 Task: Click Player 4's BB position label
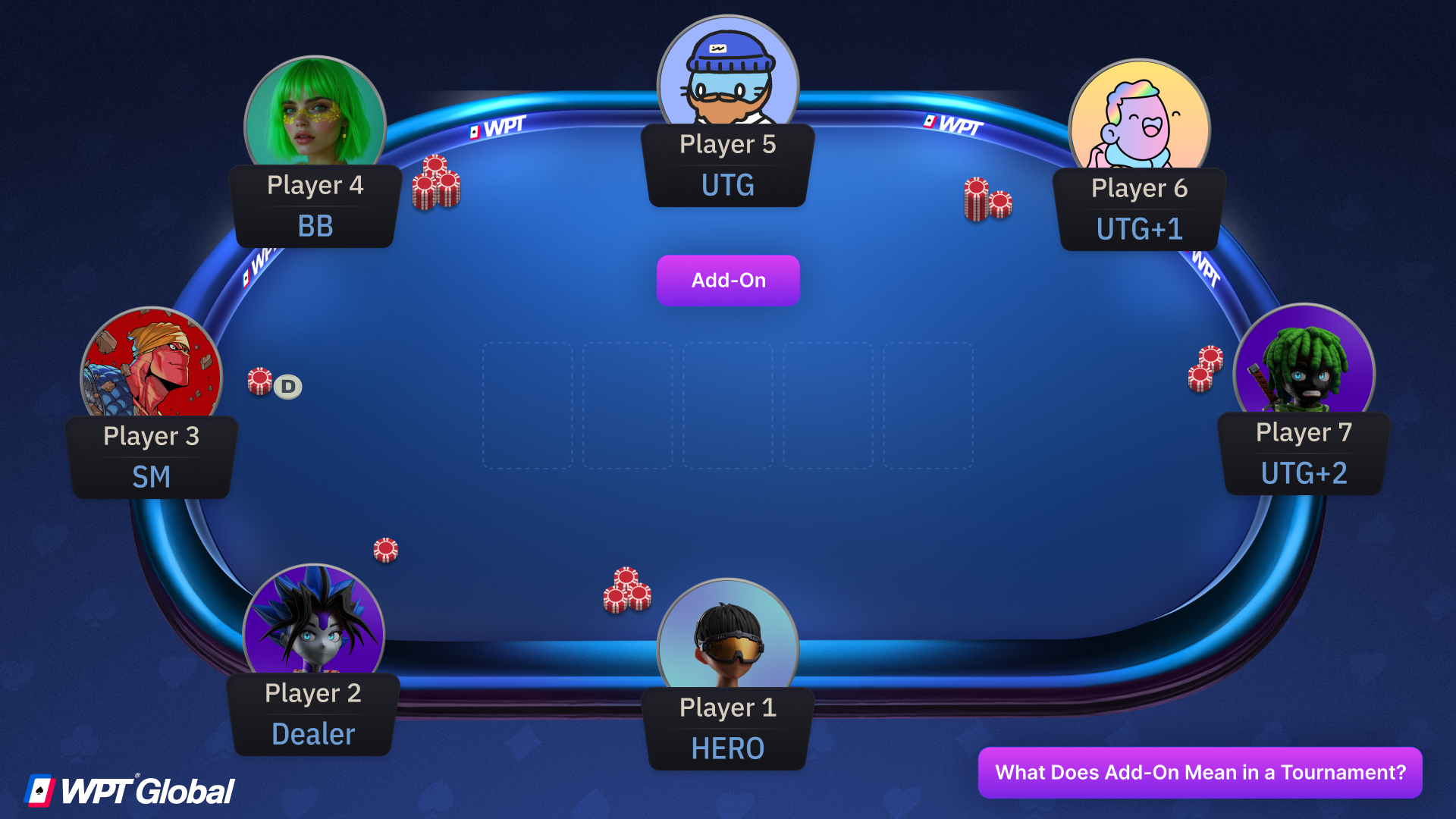315,225
